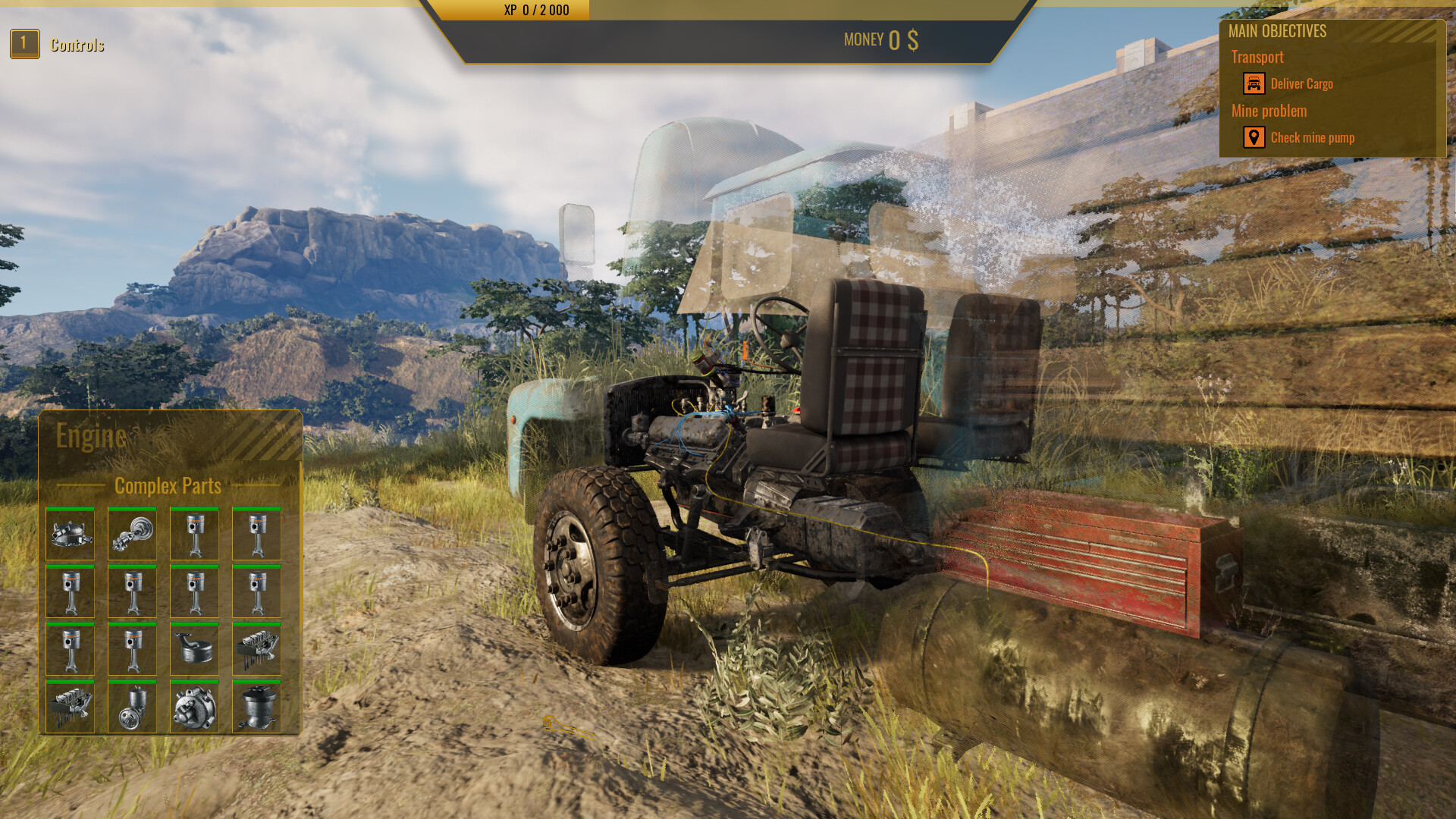Click the Deliver Cargo objective text

(1303, 84)
